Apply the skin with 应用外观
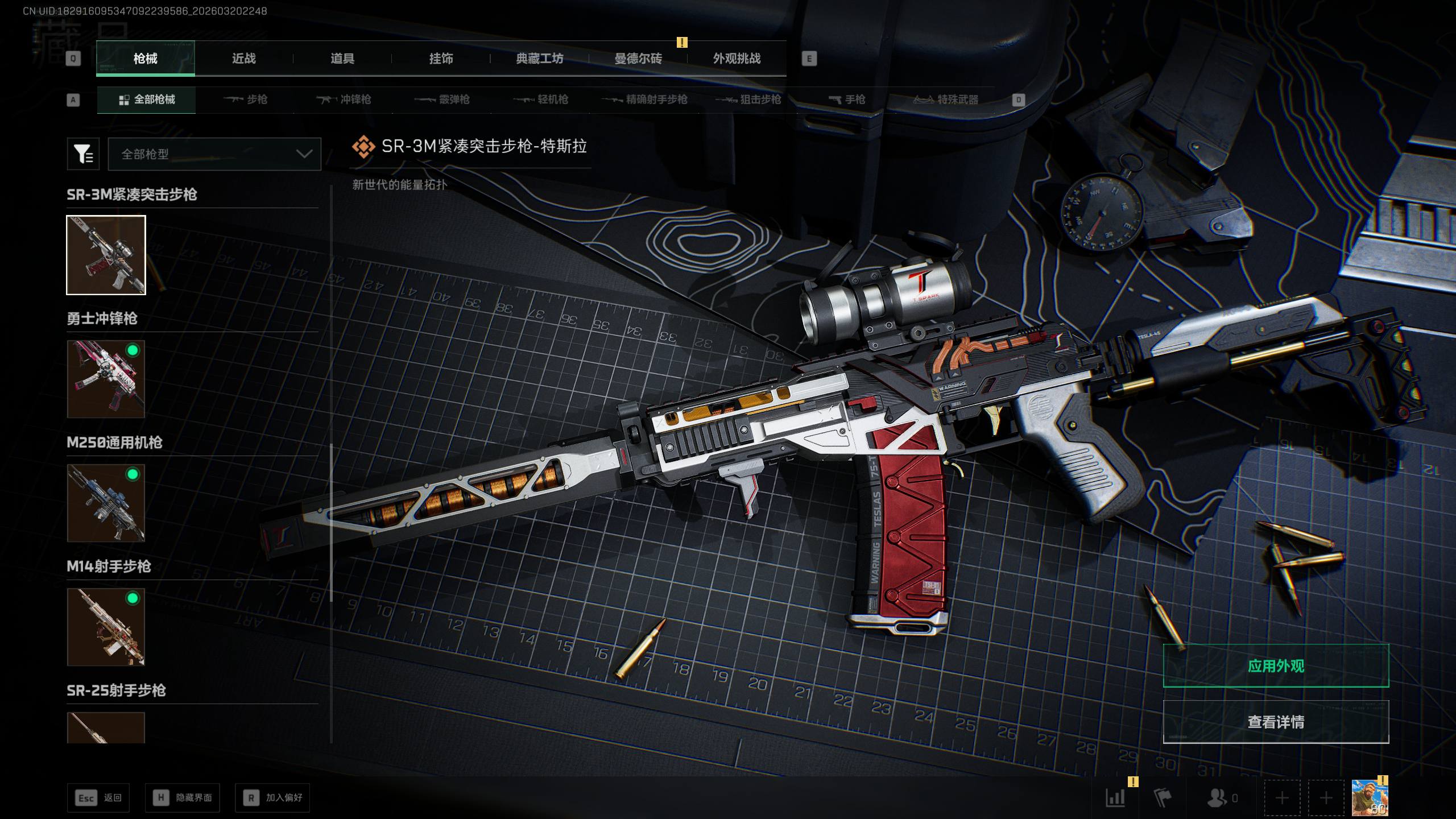 pyautogui.click(x=1276, y=666)
